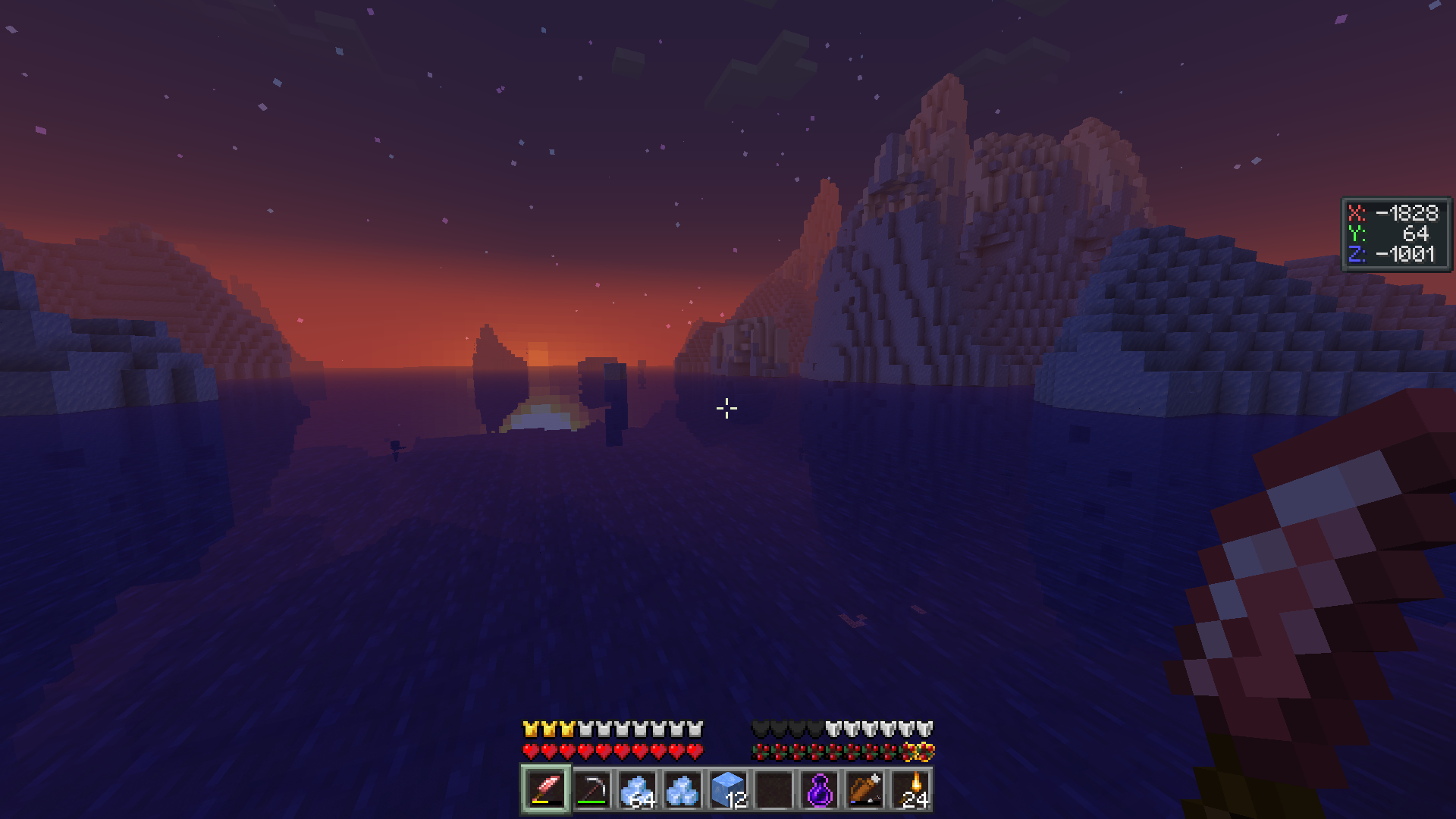Choose the stack of 64 ice chunks
The height and width of the screenshot is (819, 1456).
click(637, 789)
